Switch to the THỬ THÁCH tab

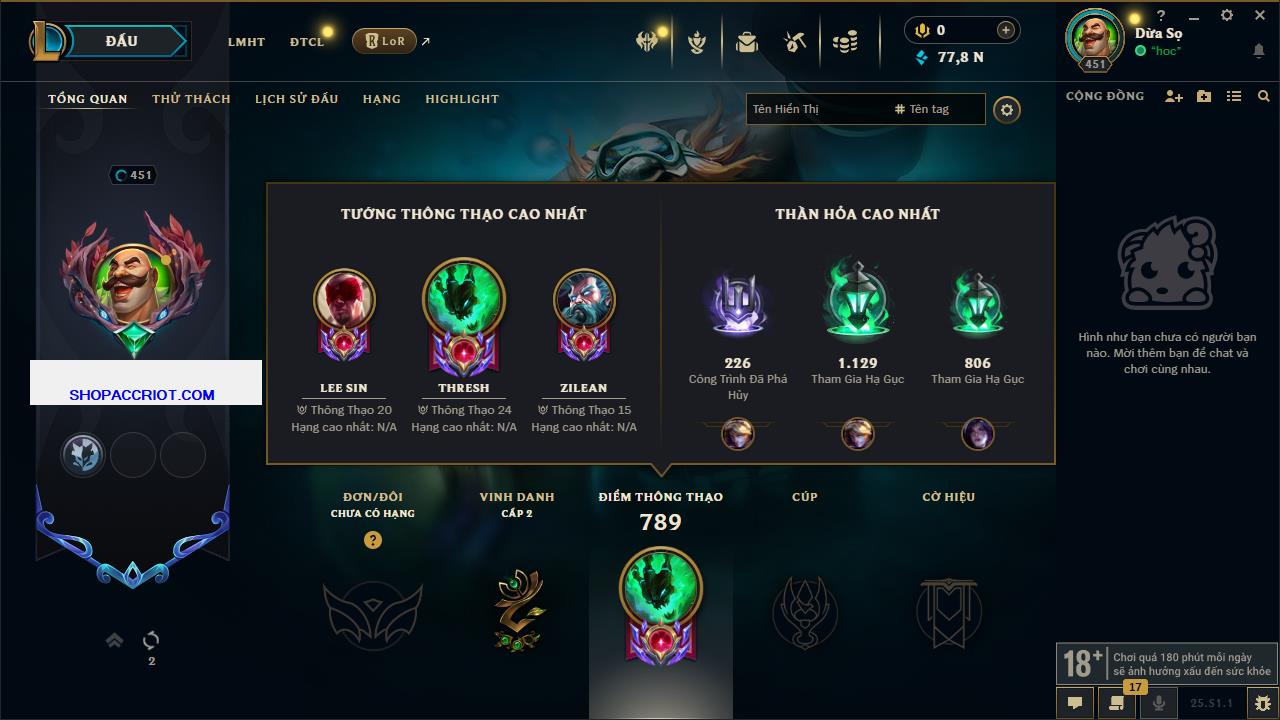click(191, 99)
